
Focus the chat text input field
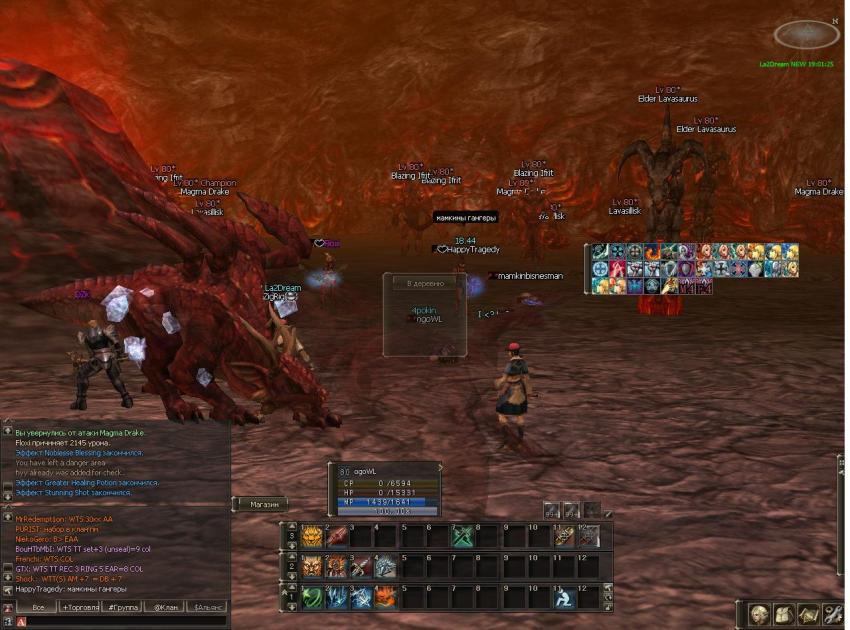click(x=120, y=622)
